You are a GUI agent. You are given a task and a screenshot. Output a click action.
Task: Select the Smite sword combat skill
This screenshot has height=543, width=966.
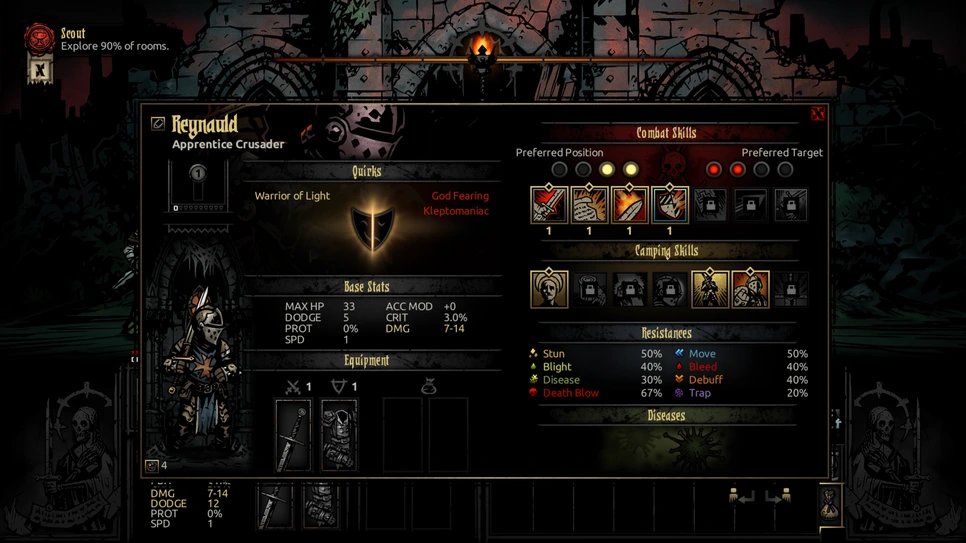coord(549,205)
